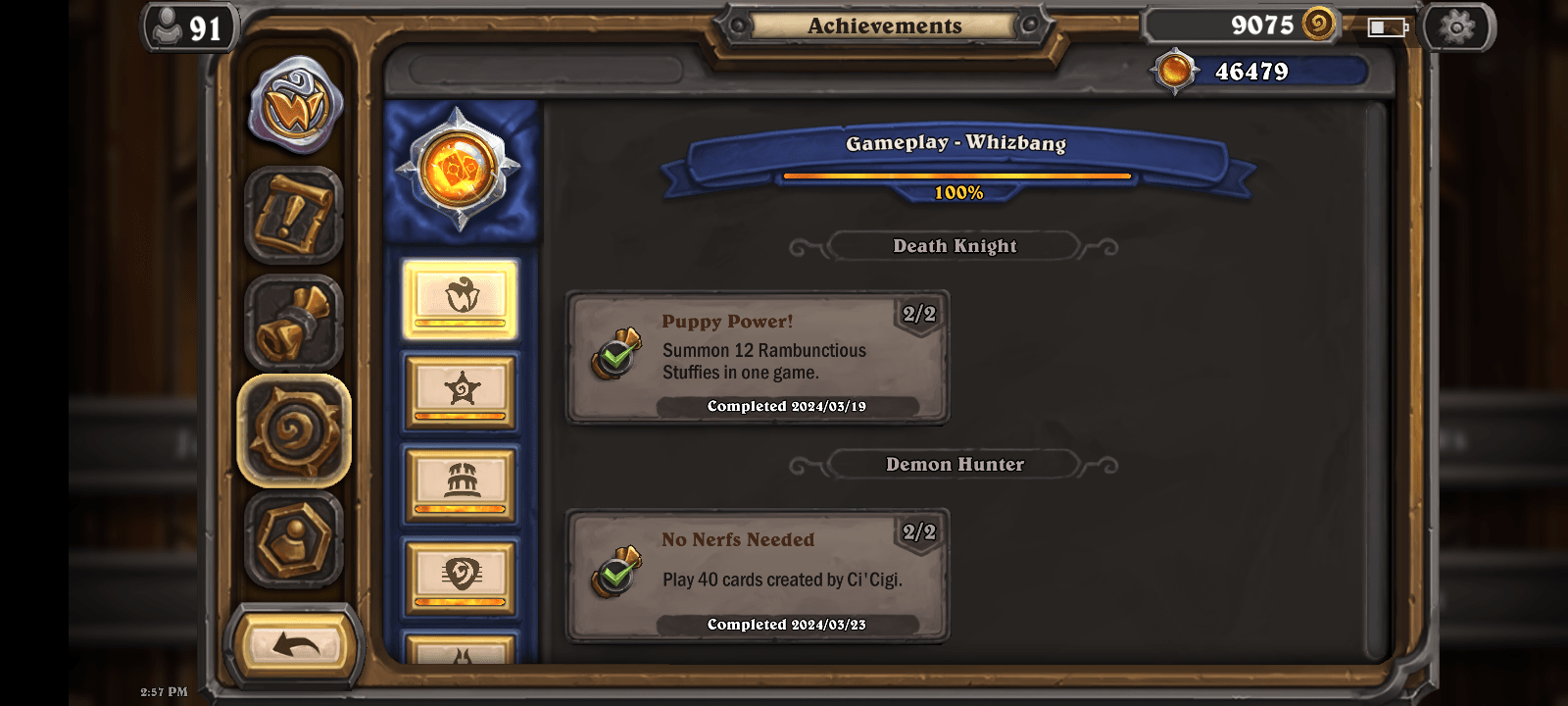
Task: Click the 100% Gameplay - Whizbang progress bar
Action: [955, 177]
